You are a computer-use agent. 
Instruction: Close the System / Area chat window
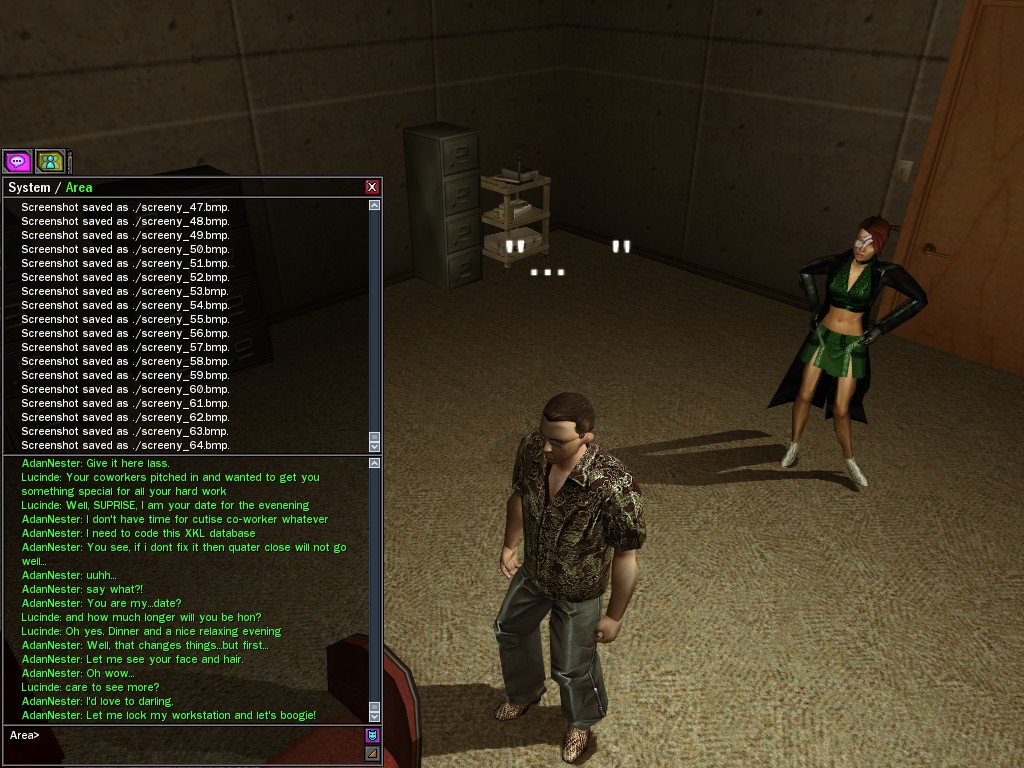pos(372,187)
